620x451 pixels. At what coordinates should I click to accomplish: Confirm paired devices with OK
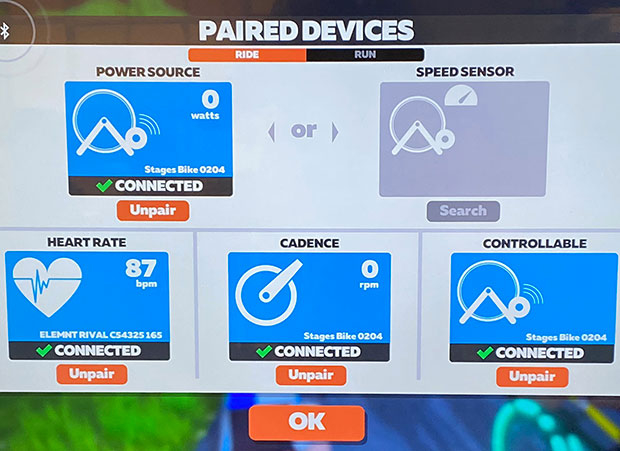click(x=307, y=422)
